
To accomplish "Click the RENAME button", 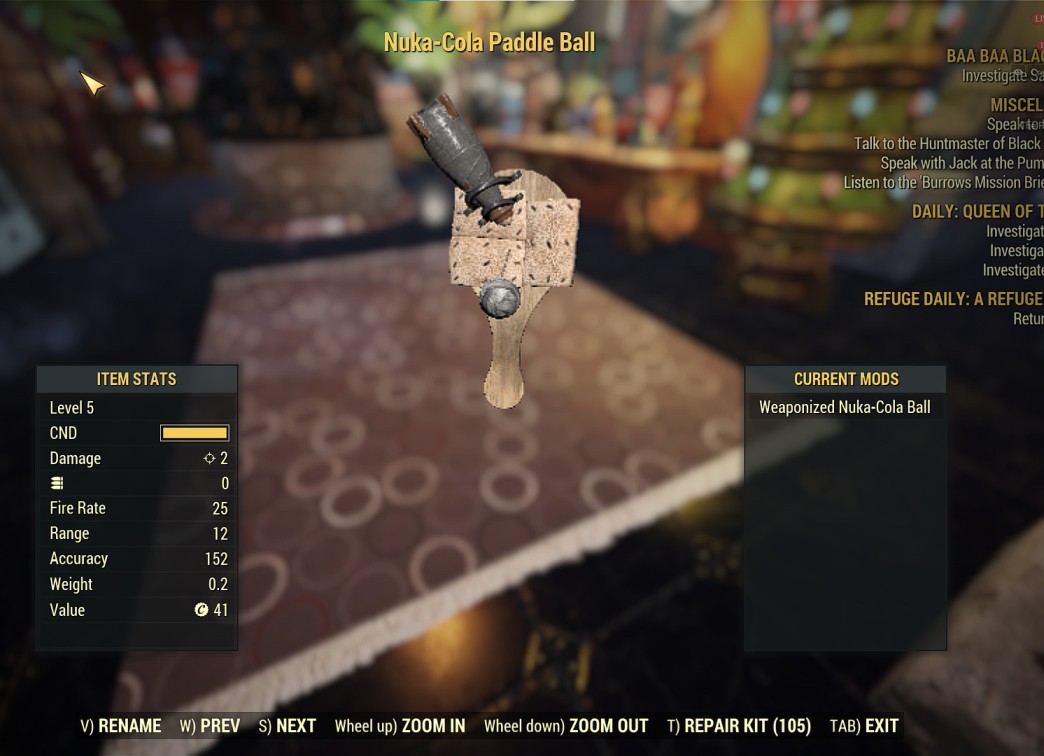I will coord(121,726).
